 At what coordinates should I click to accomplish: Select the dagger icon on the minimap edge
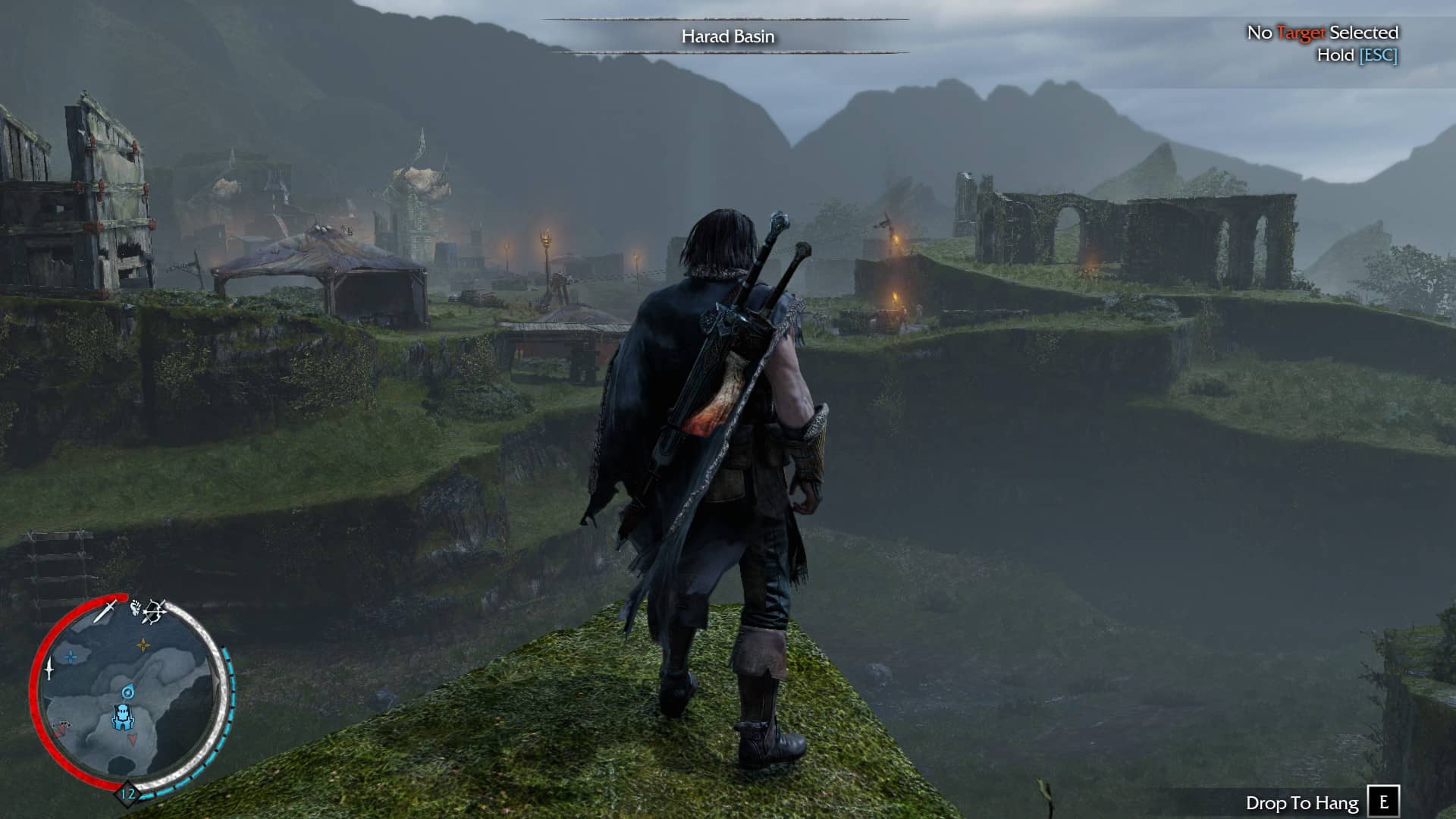point(49,669)
